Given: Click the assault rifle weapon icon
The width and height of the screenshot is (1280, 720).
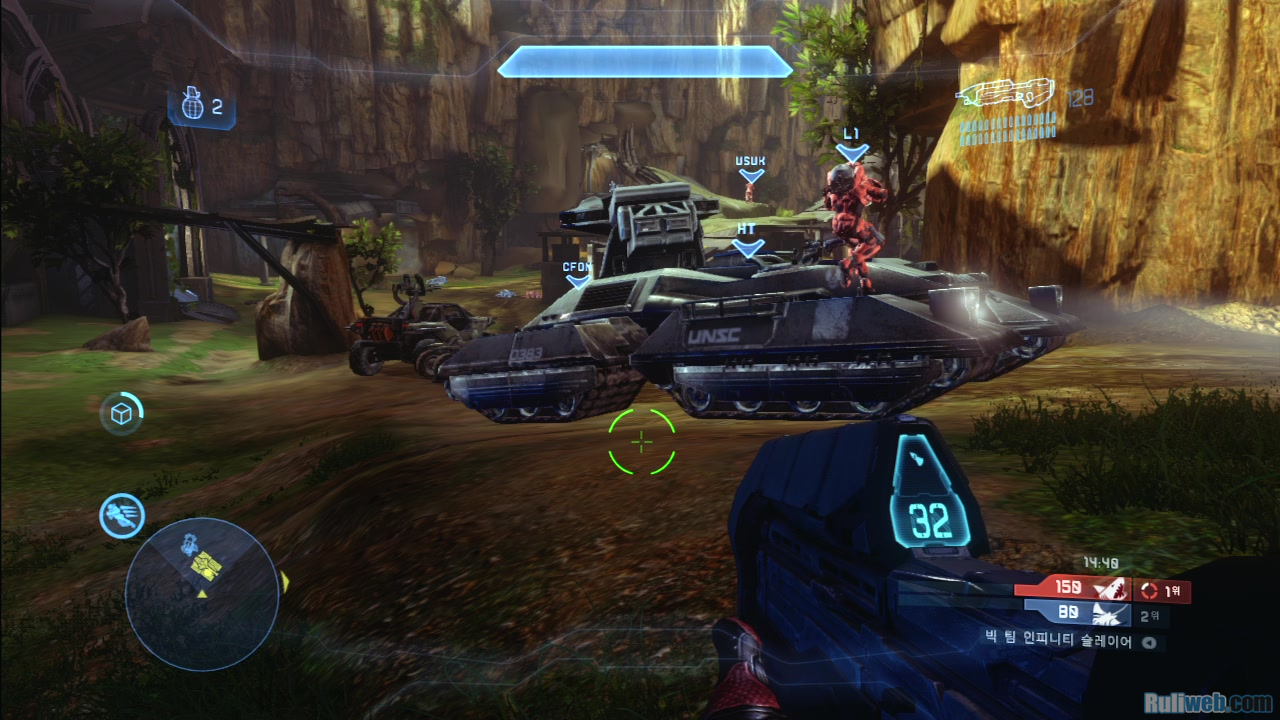Looking at the screenshot, I should click(1006, 96).
